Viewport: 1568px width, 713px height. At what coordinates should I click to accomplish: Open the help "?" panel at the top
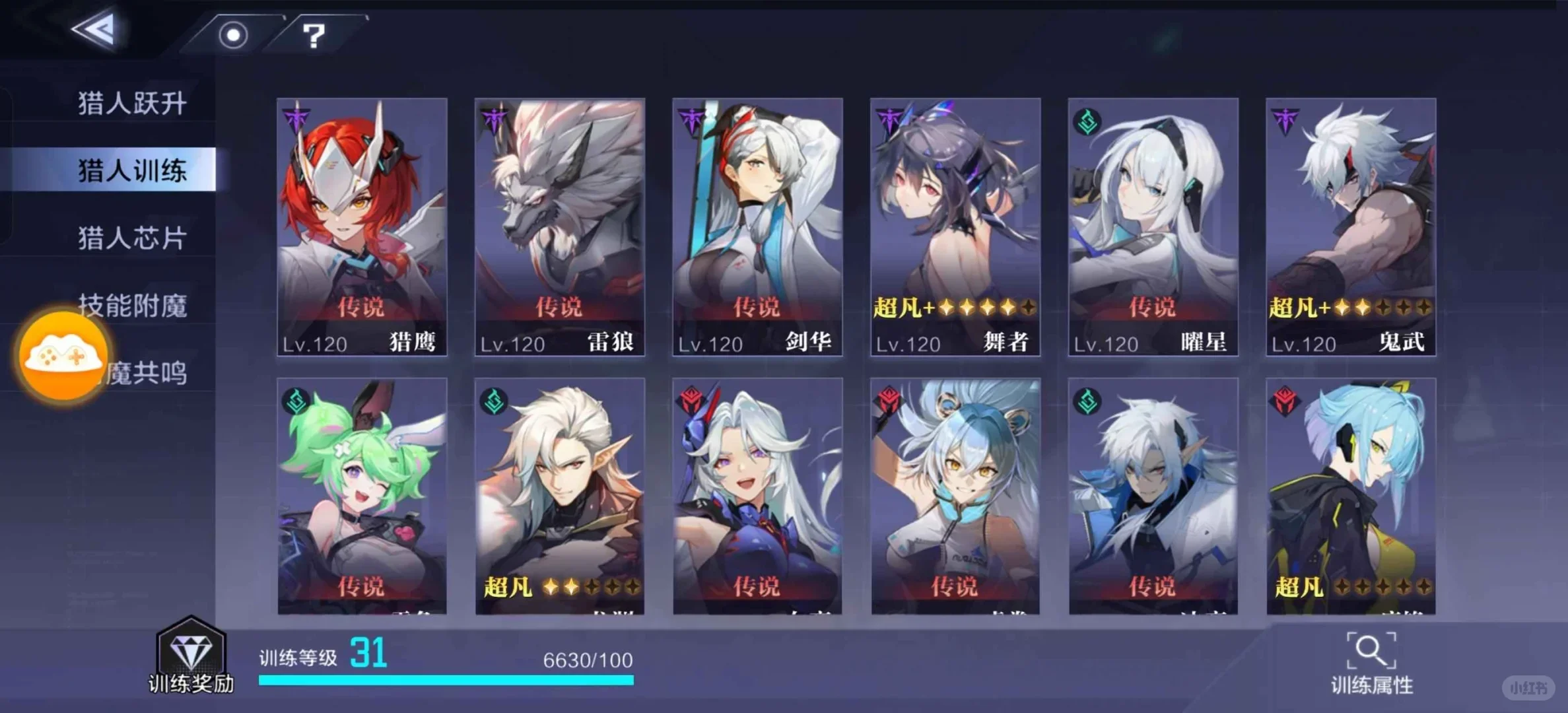point(313,35)
